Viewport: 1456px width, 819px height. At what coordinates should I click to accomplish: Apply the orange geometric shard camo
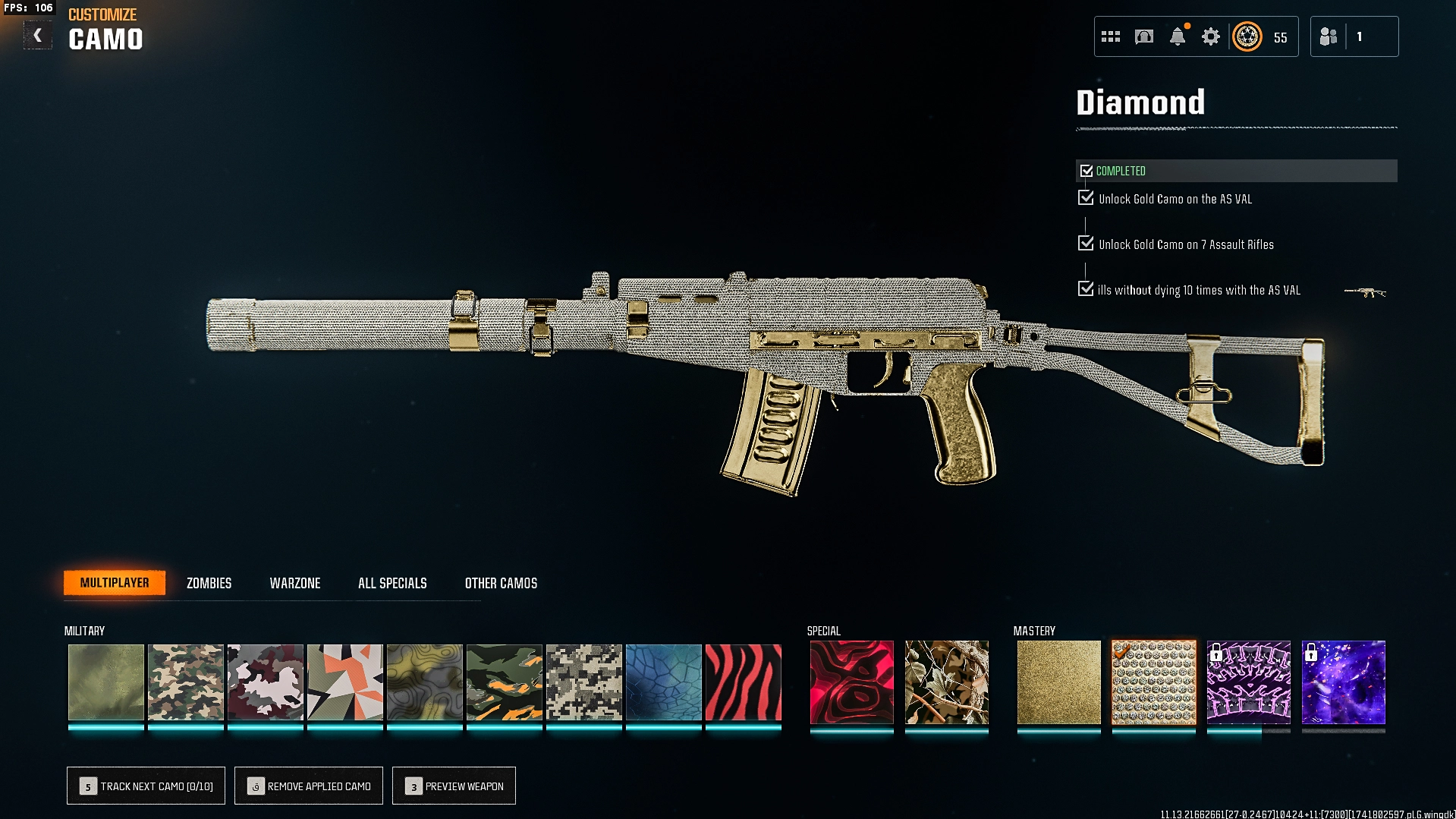[x=344, y=682]
